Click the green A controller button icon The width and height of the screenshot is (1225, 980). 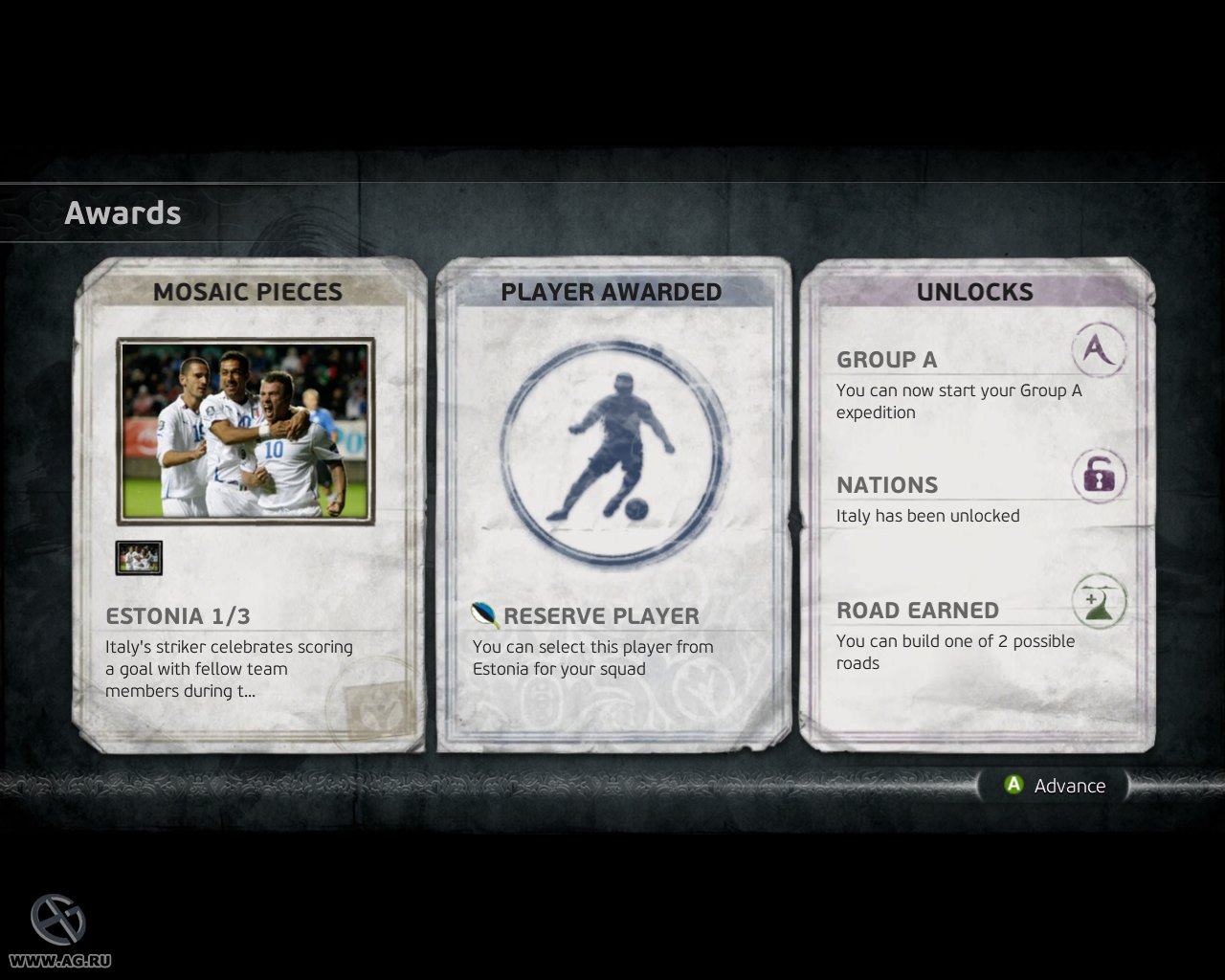(x=1013, y=786)
